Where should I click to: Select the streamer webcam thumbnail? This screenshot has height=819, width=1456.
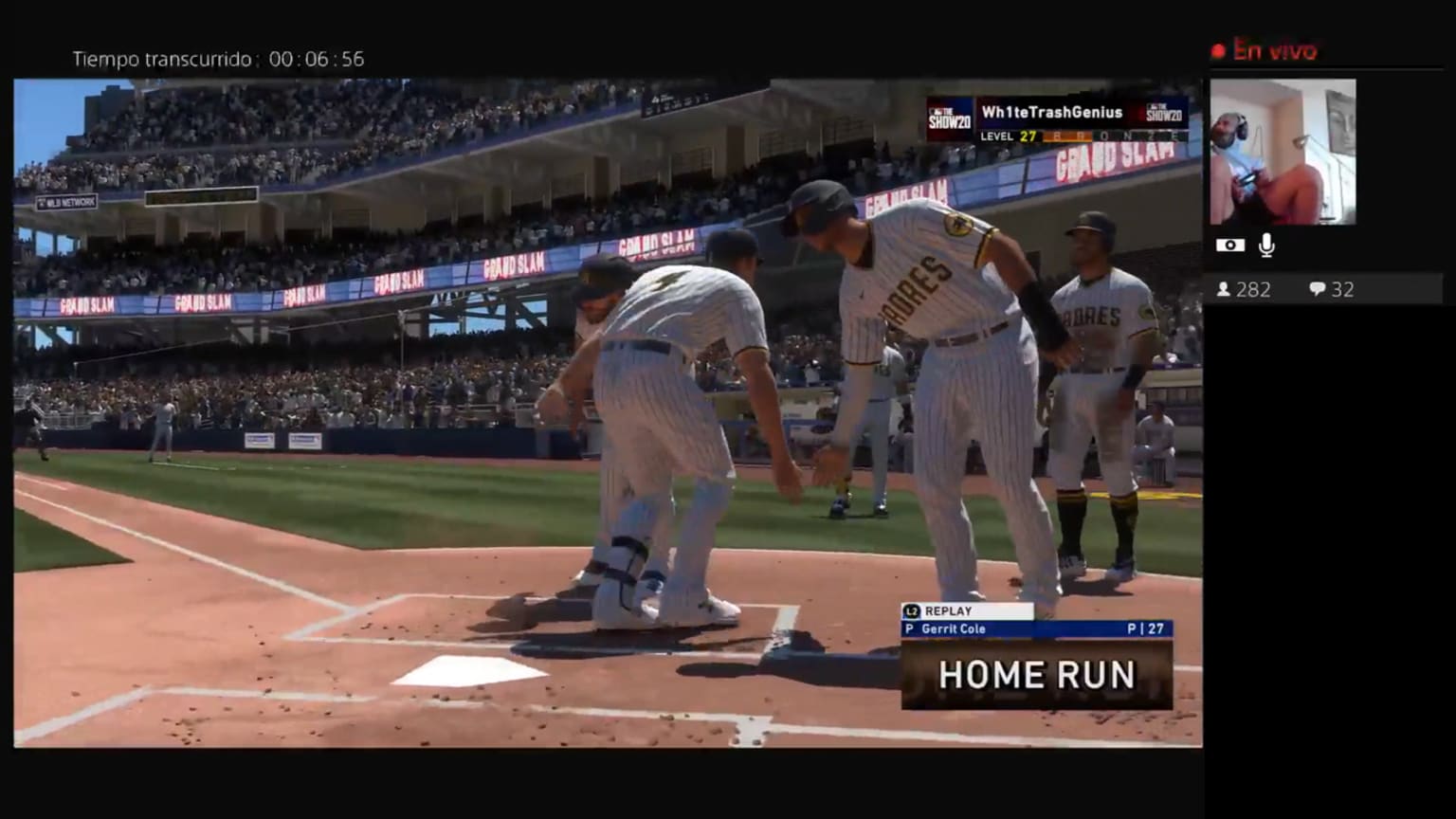1283,152
